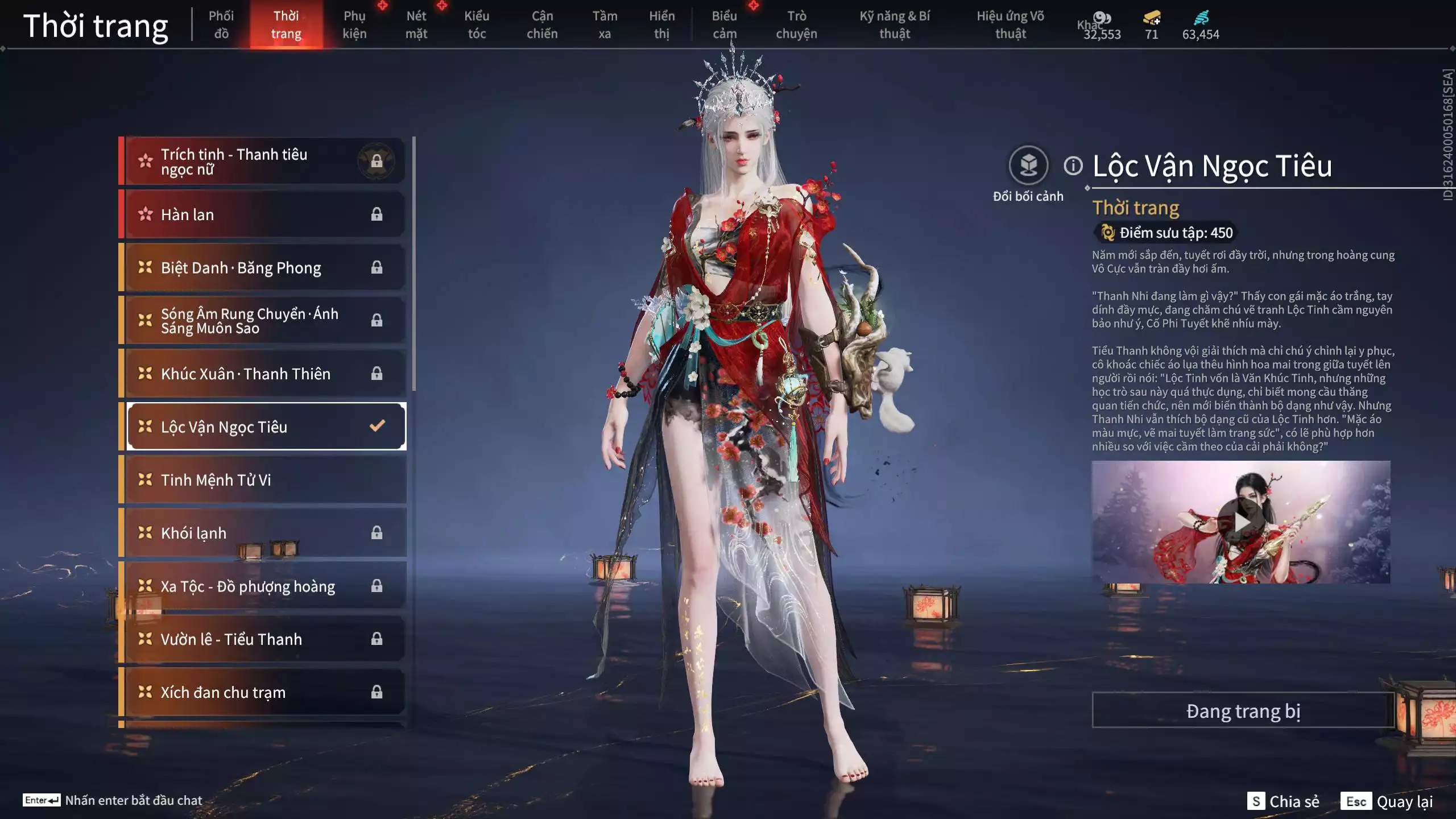Choose the Xa Tộc - Đồ phượng hoàng outfit

[x=265, y=586]
